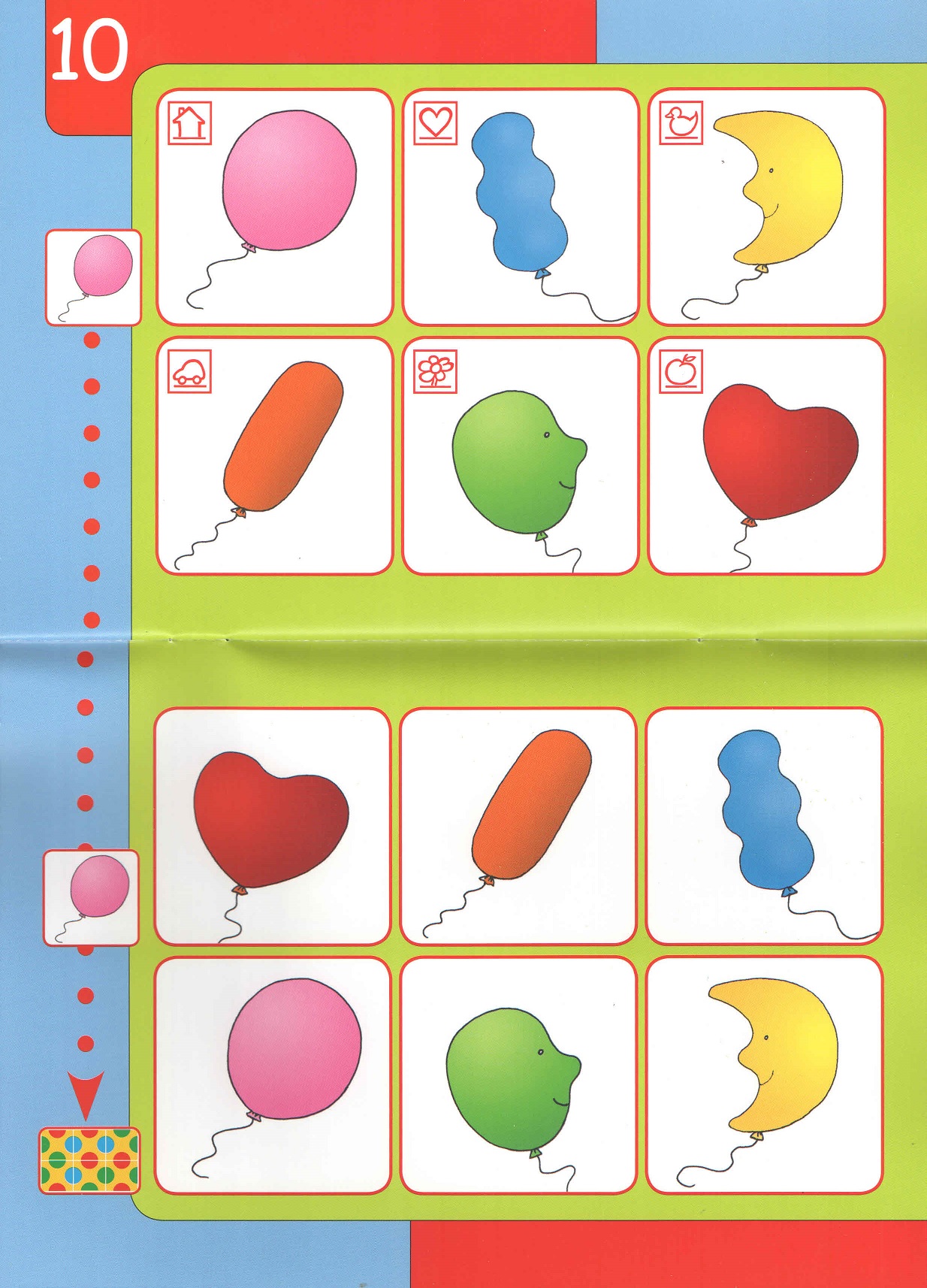
Task: Click the small house symbol icon
Action: pos(189,122)
